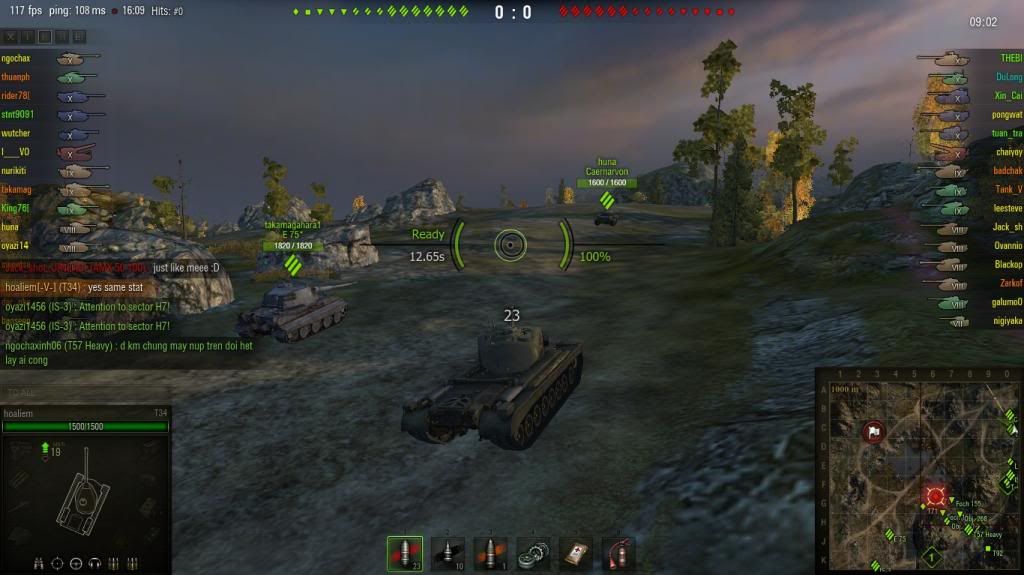
Task: Select ally ngochax in the team list
Action: click(x=16, y=59)
